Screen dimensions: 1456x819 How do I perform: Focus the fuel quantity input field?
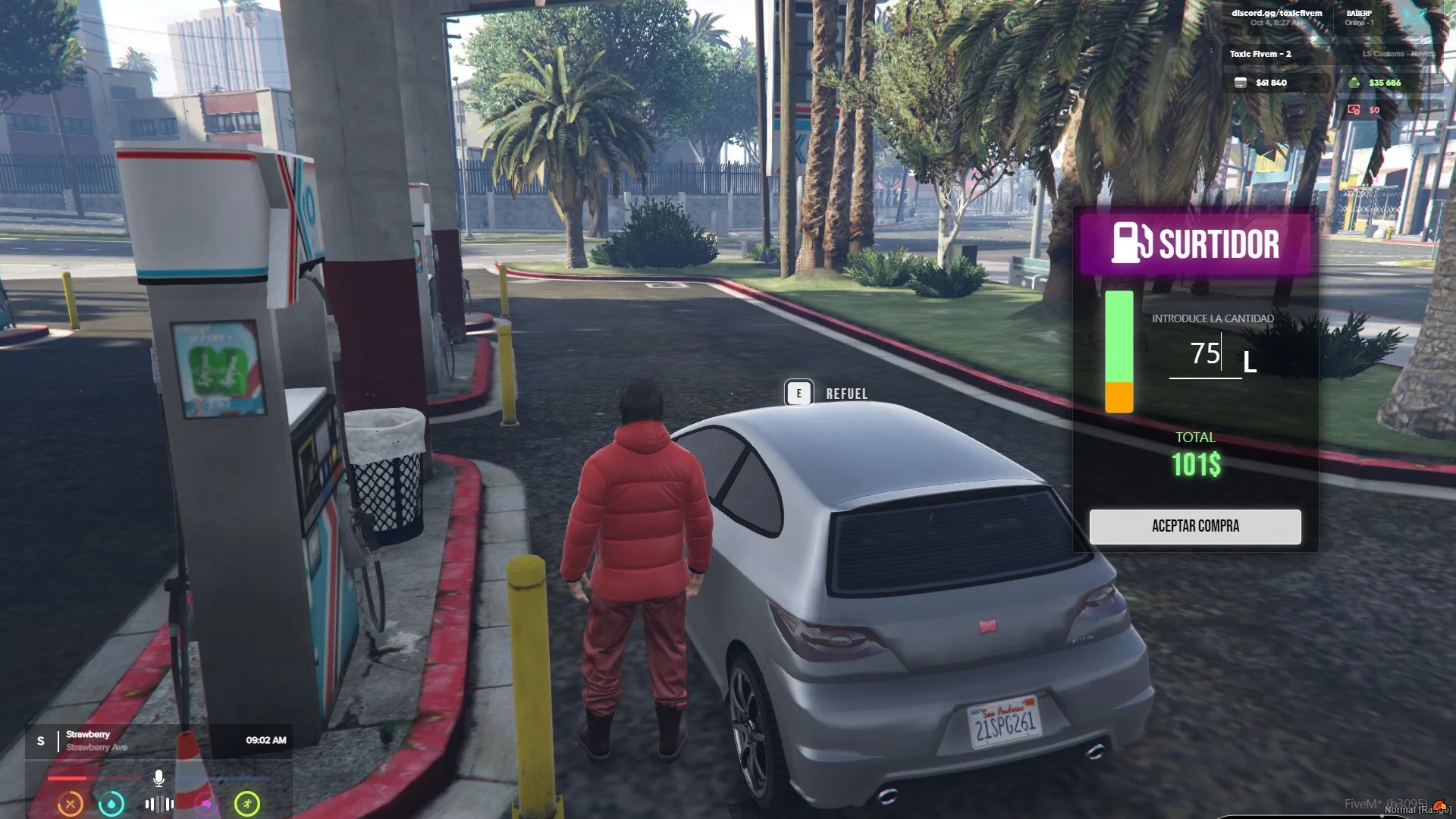[1204, 354]
